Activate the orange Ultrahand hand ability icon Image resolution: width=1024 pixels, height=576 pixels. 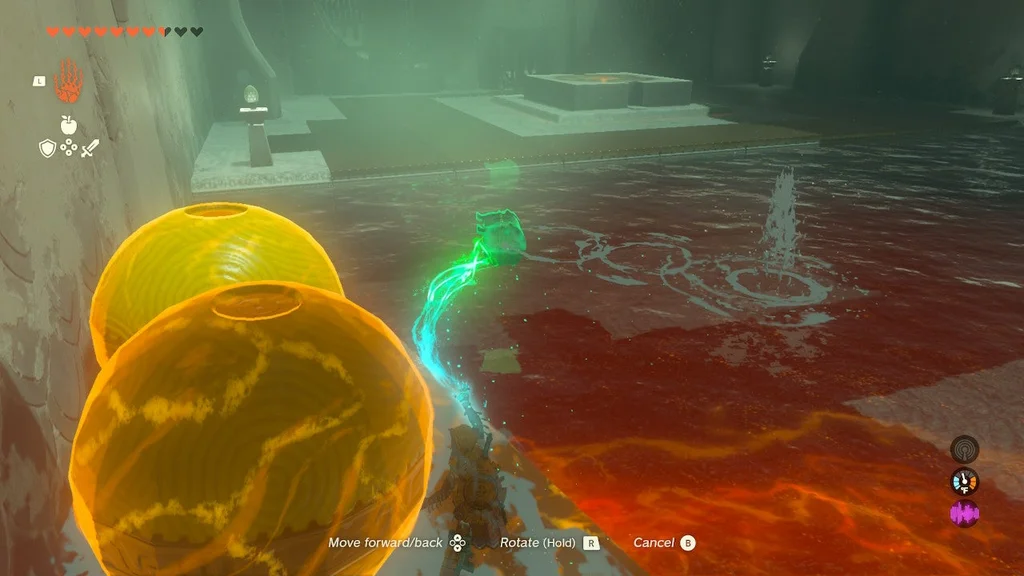[x=68, y=80]
